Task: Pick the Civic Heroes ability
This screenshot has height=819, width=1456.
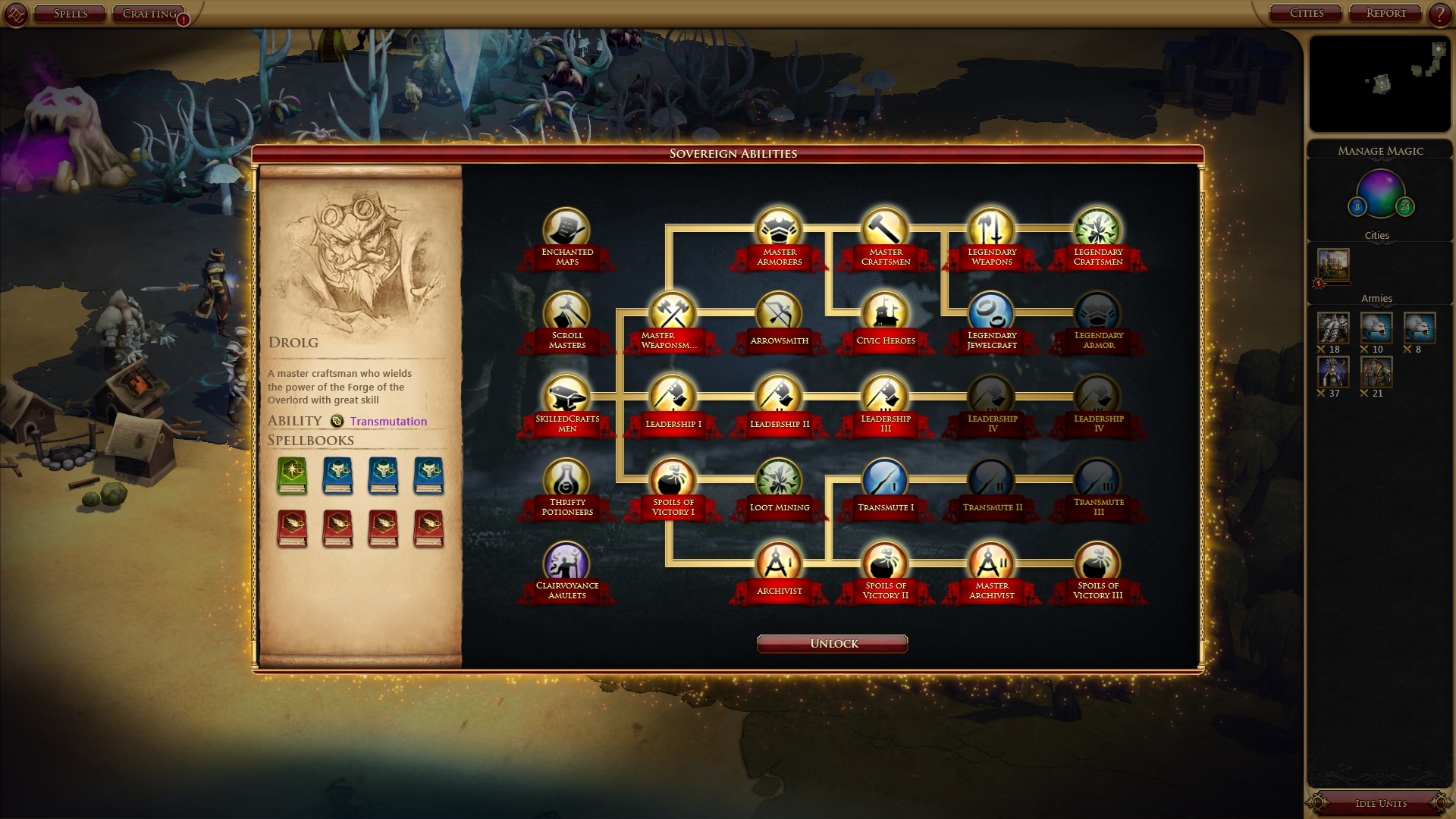Action: (885, 312)
